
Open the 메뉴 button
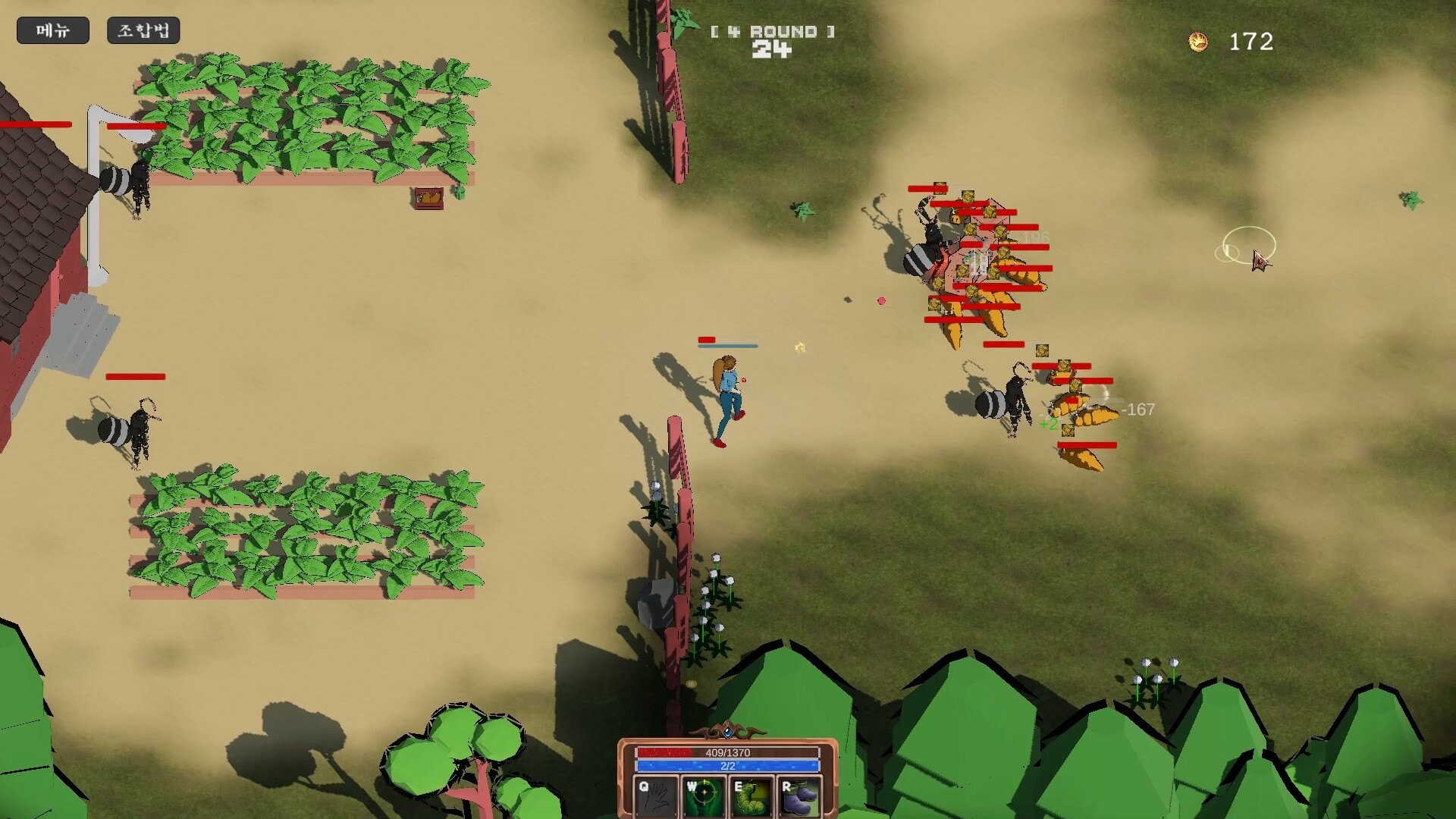tap(52, 30)
